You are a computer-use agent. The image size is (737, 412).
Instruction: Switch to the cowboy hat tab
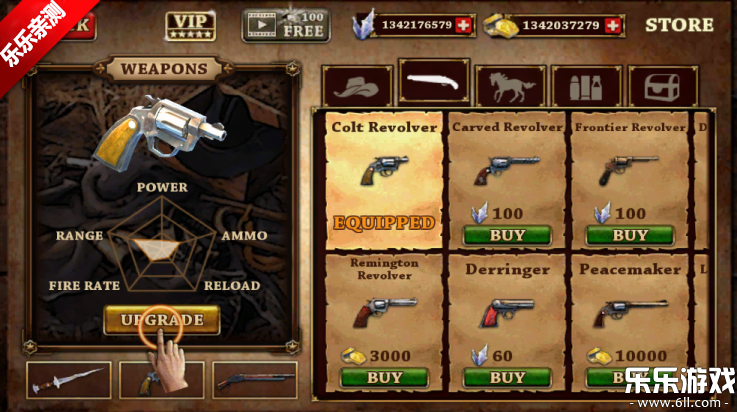(x=357, y=87)
